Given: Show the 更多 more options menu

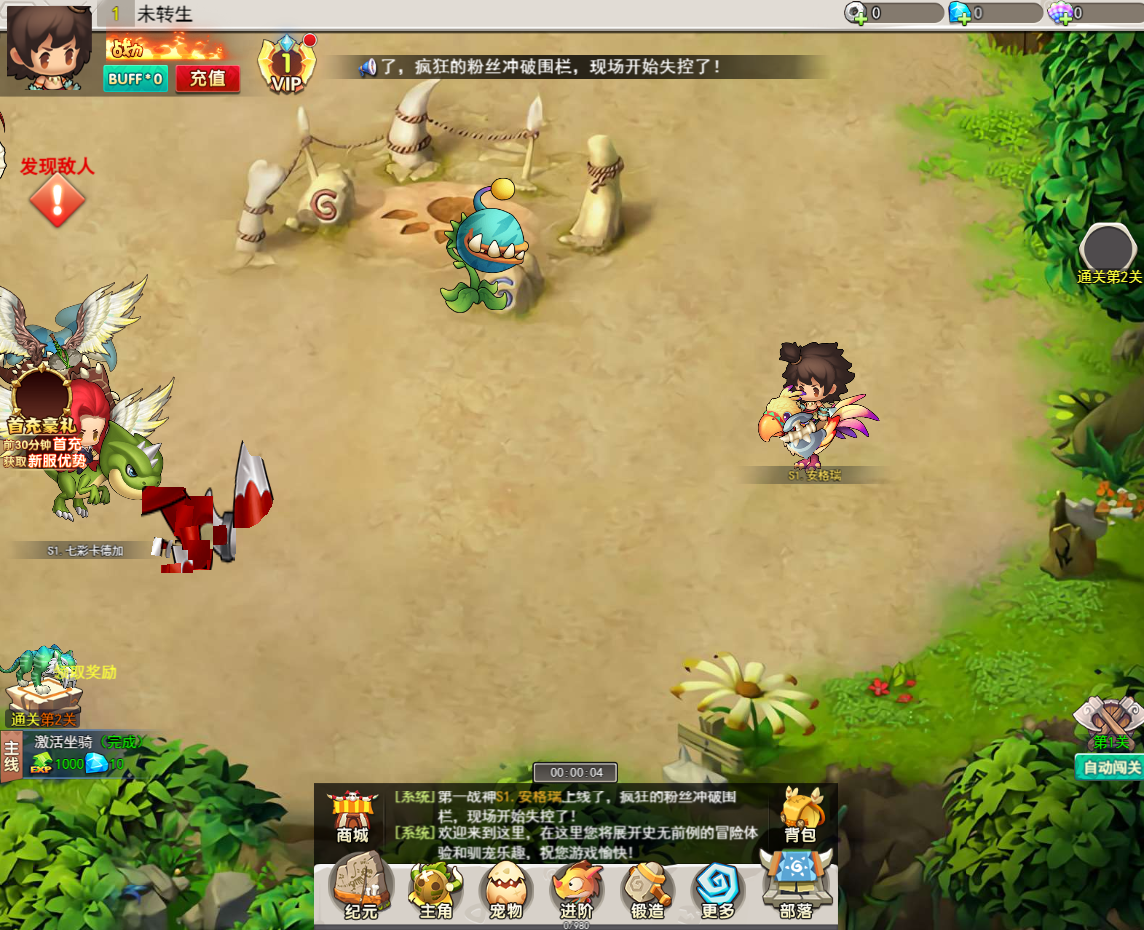Looking at the screenshot, I should coord(718,887).
